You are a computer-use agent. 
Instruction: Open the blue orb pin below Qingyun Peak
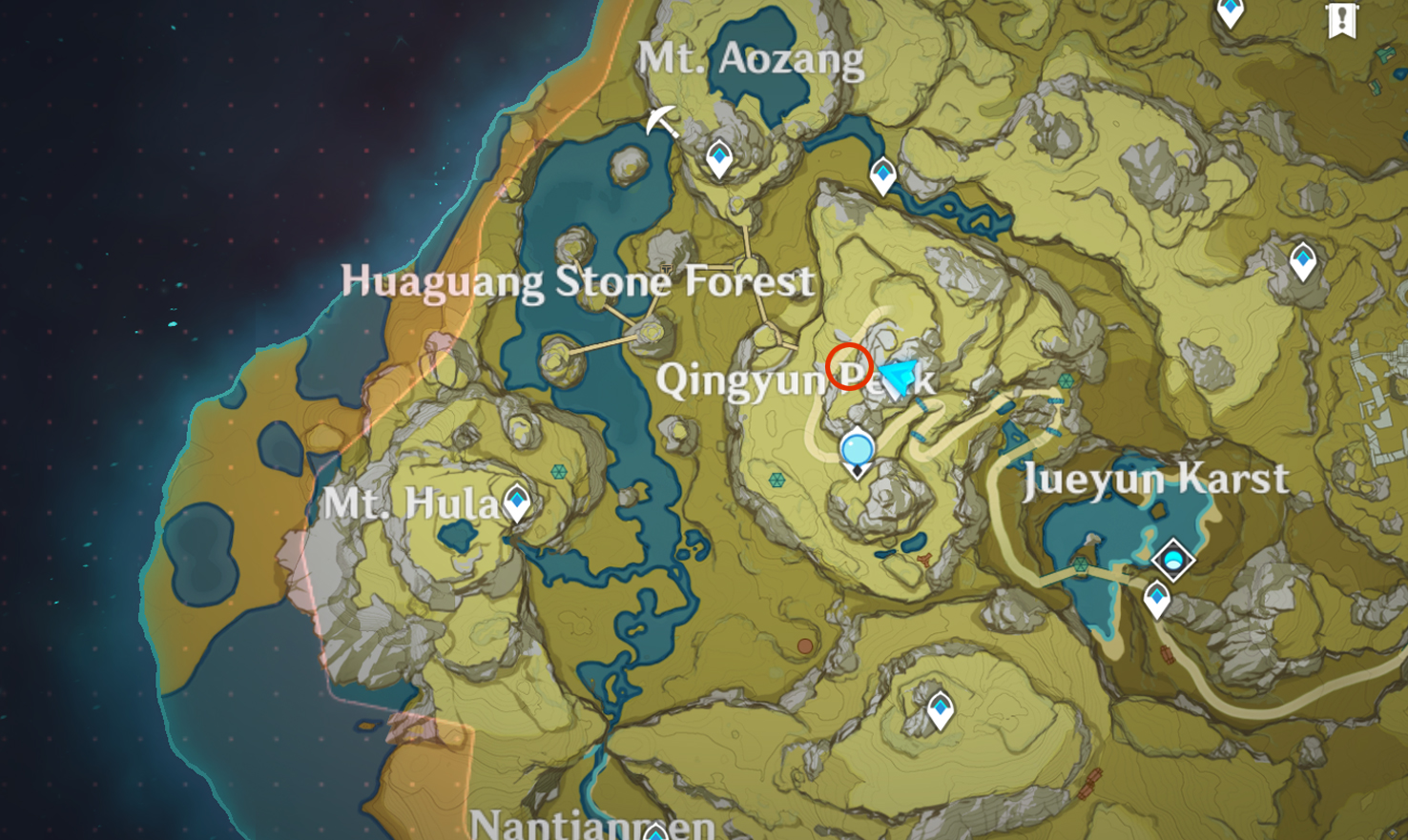coord(858,449)
